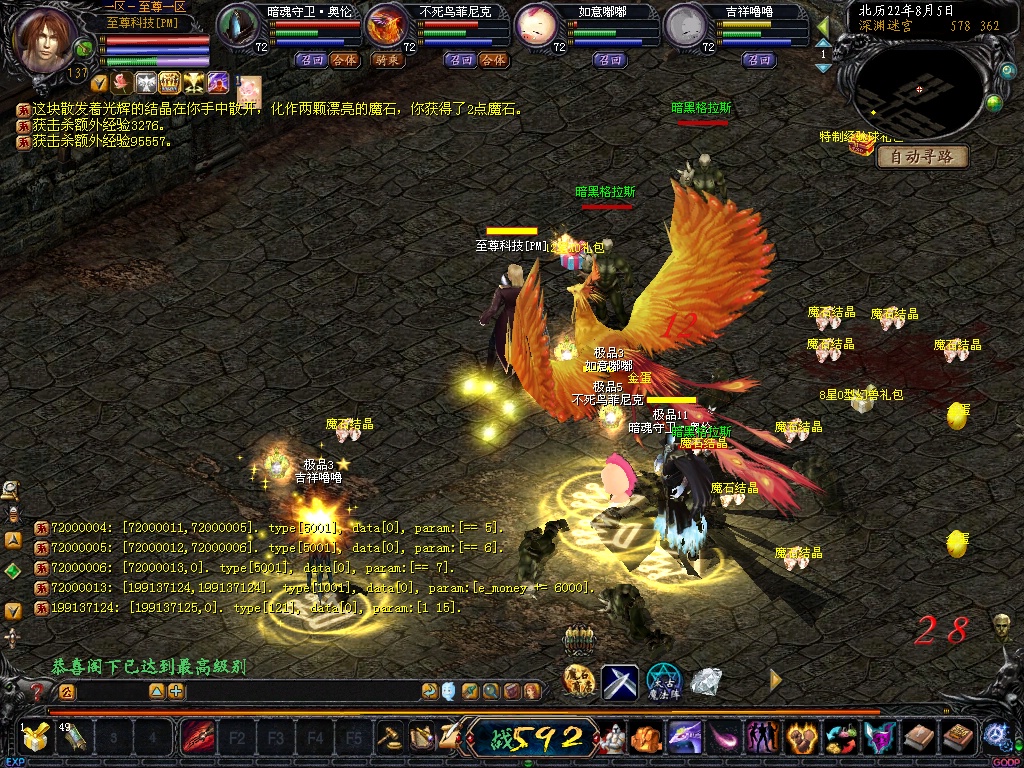This screenshot has width=1024, height=768.
Task: Open the purple dragon head icon
Action: tap(684, 739)
